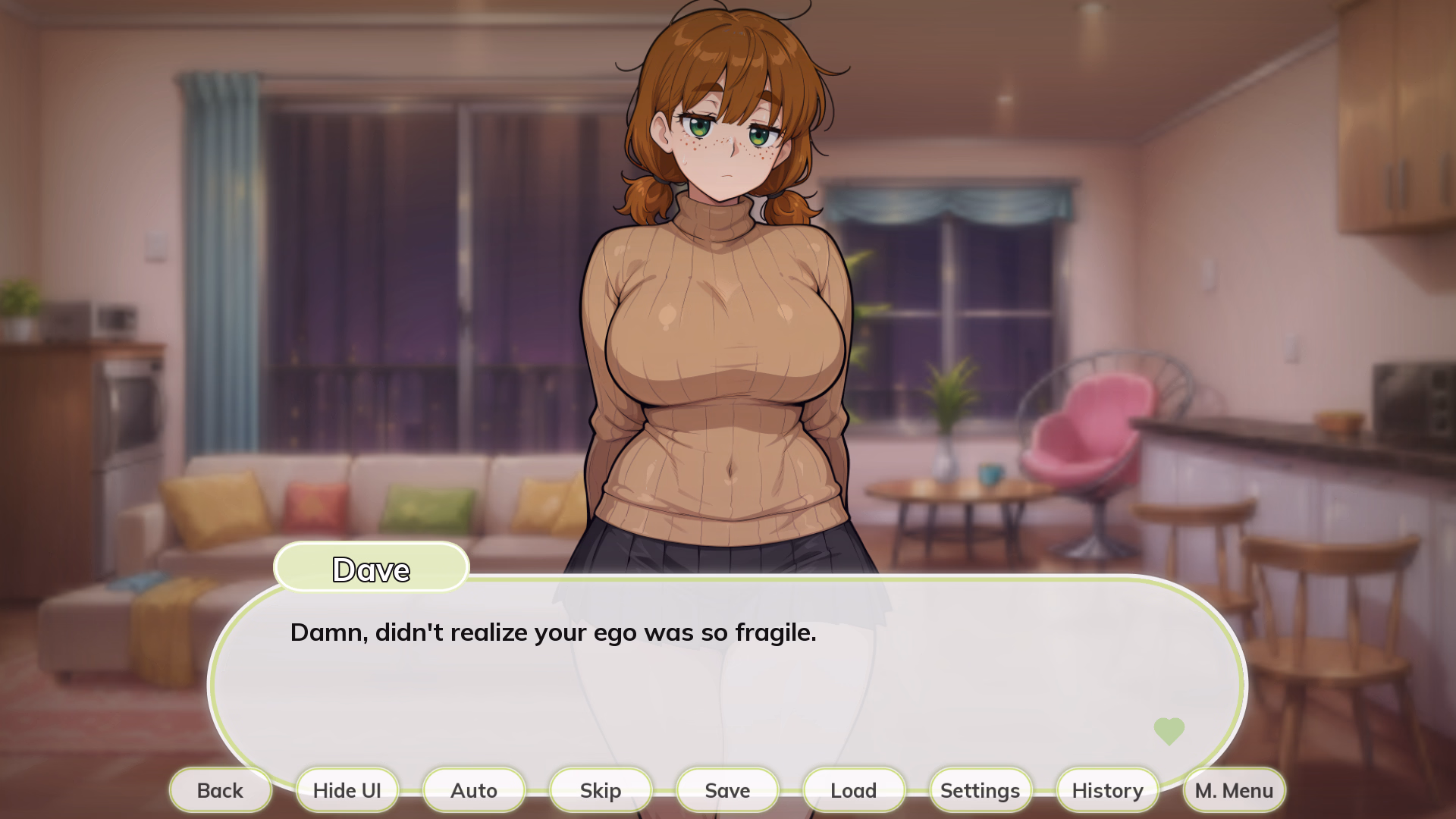Open the Save game screen

point(726,790)
